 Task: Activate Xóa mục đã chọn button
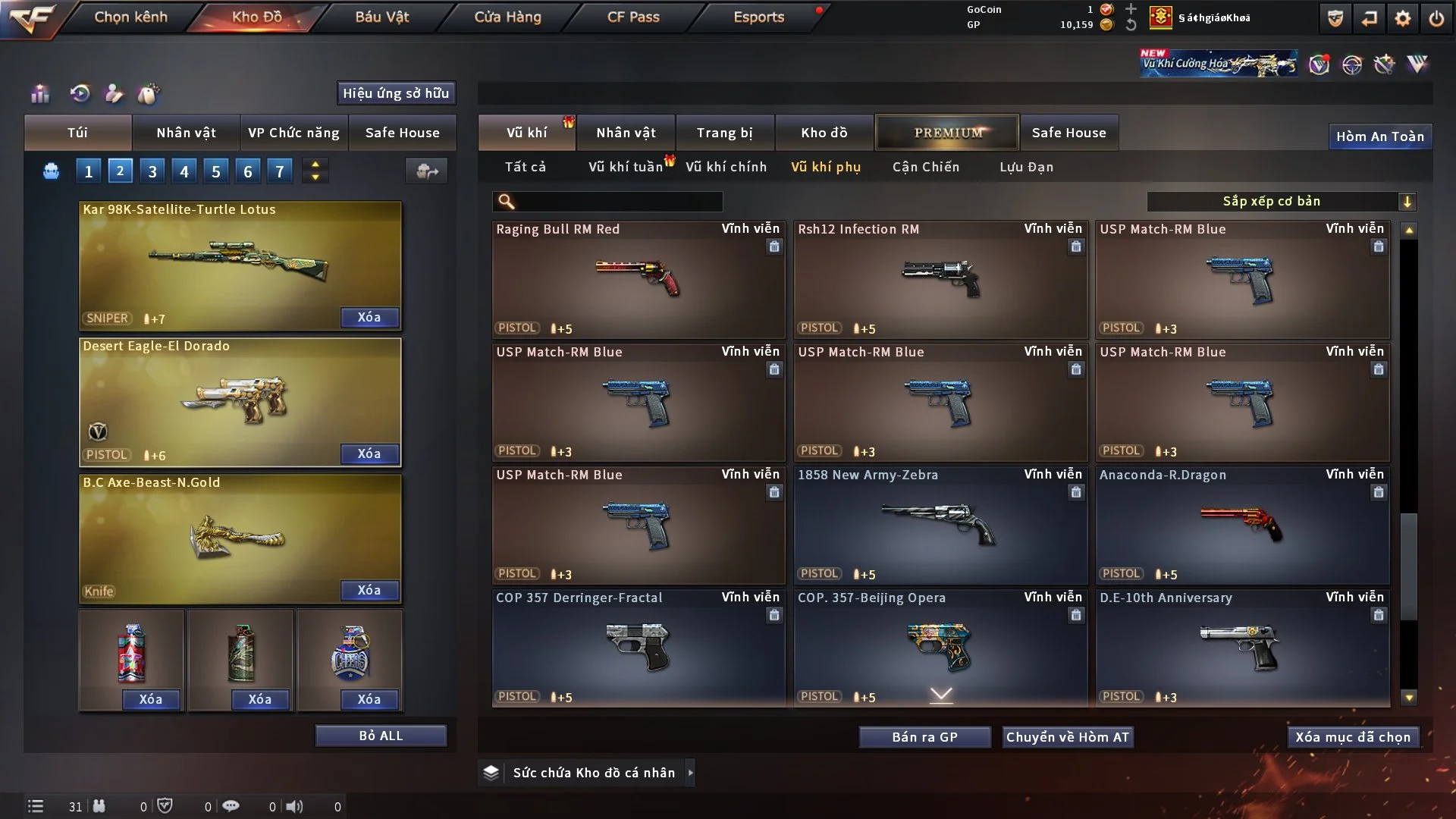[1352, 737]
